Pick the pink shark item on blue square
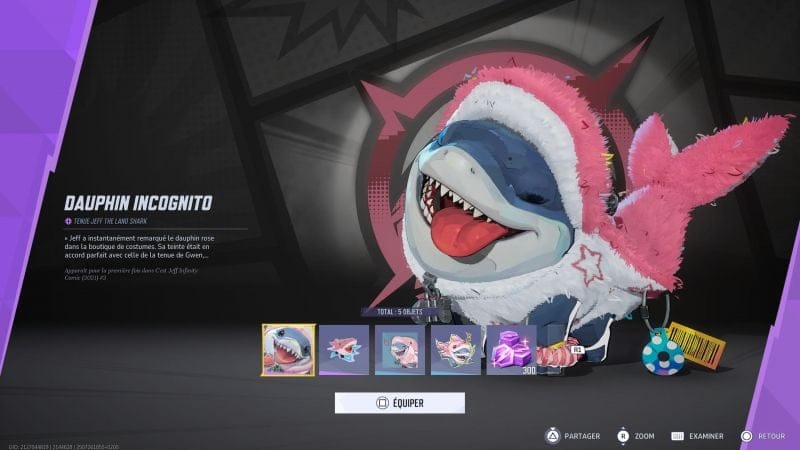 click(x=400, y=350)
